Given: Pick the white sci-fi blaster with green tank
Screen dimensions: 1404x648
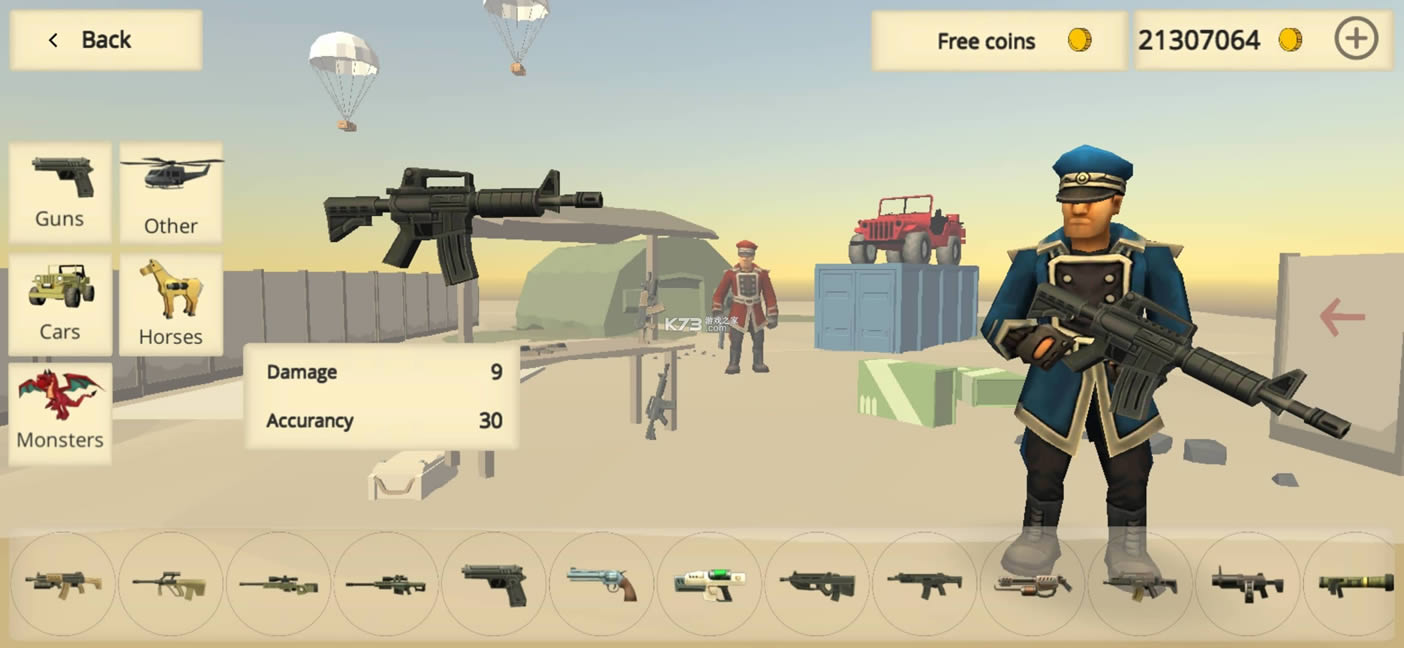Looking at the screenshot, I should point(709,584).
